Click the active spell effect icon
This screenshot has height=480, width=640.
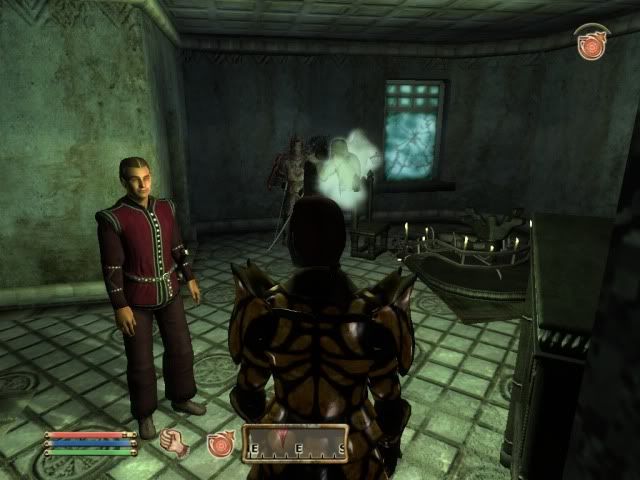click(592, 44)
